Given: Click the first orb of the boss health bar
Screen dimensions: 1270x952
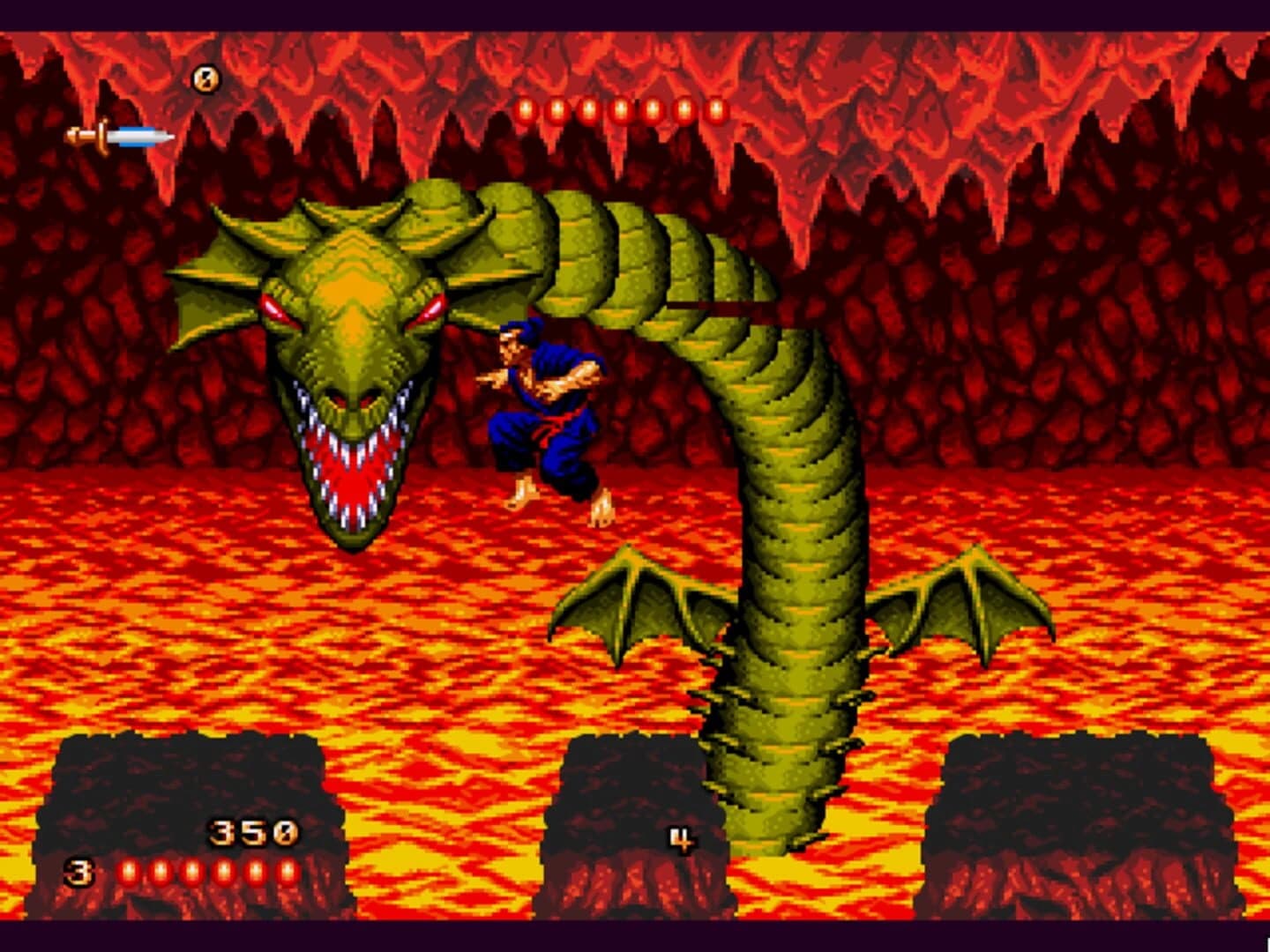Looking at the screenshot, I should pyautogui.click(x=527, y=109).
